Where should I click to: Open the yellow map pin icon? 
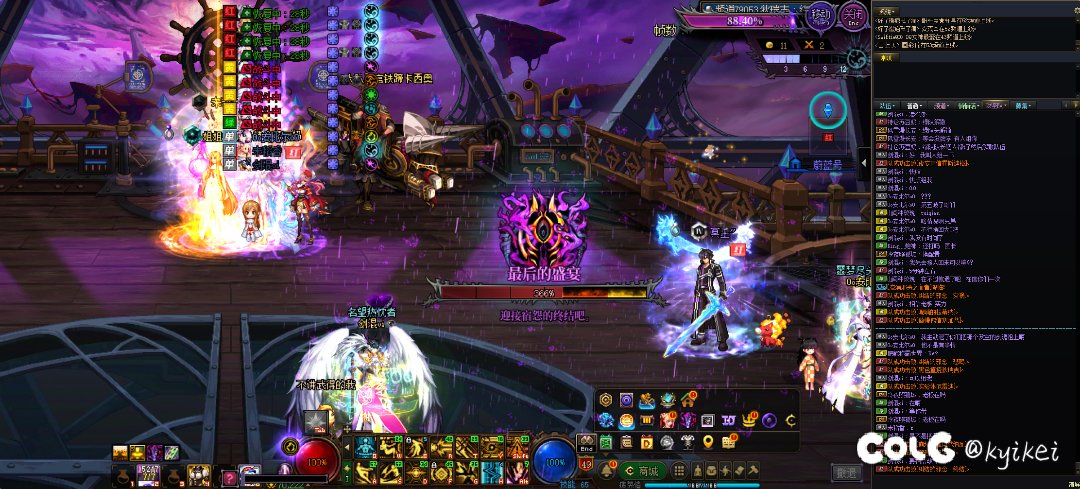[708, 441]
